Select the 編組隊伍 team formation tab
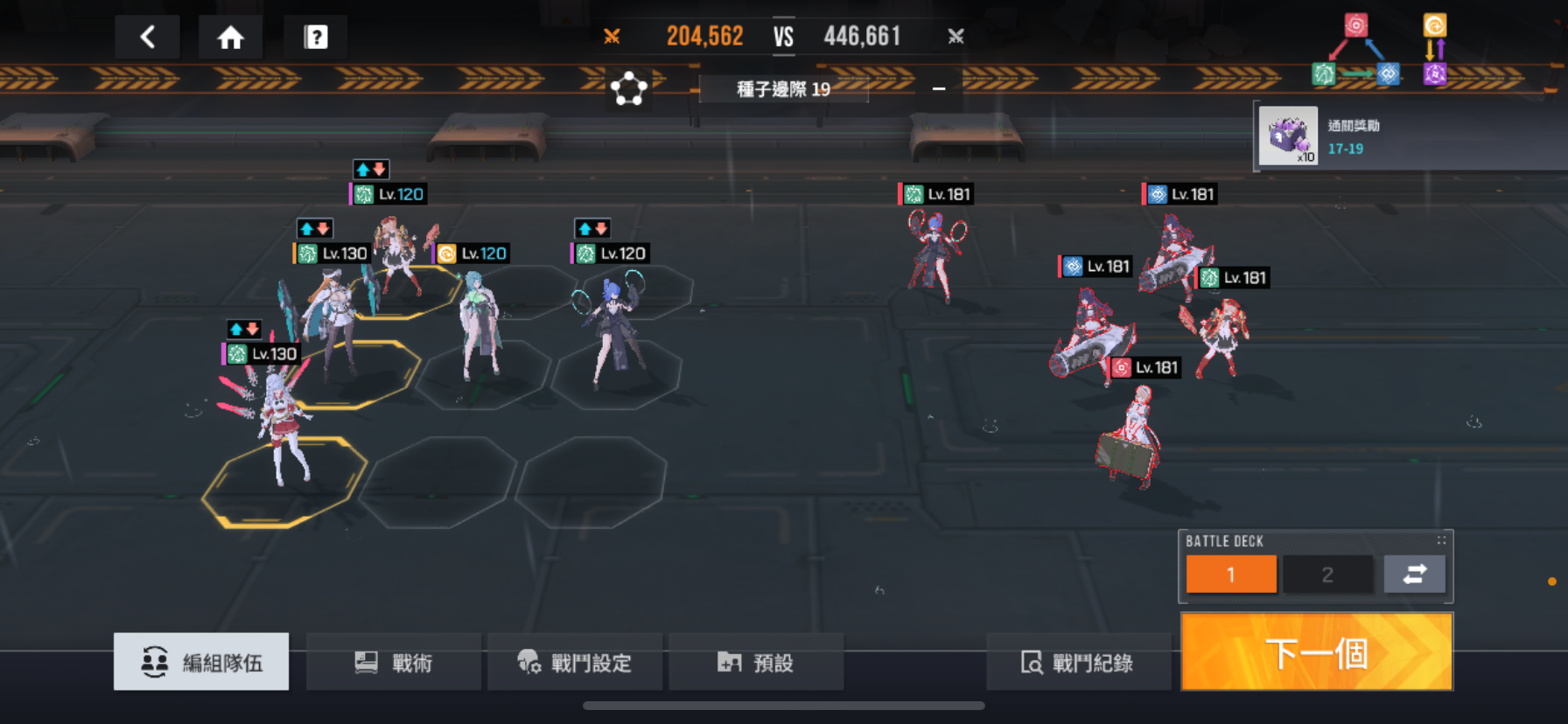Screen dimensions: 1568x724 pos(201,663)
